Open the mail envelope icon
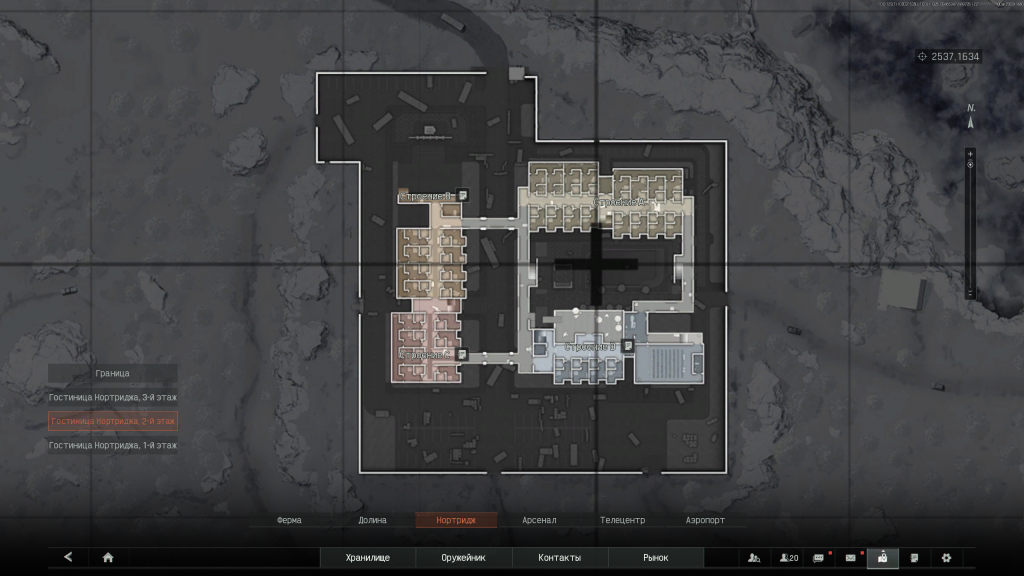The image size is (1024, 576). [851, 557]
